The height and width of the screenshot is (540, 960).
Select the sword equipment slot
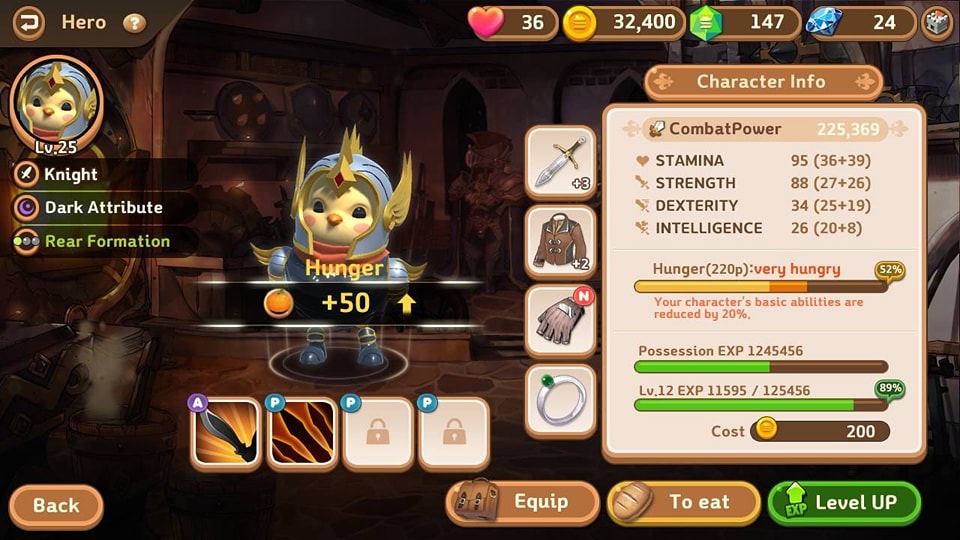[560, 162]
